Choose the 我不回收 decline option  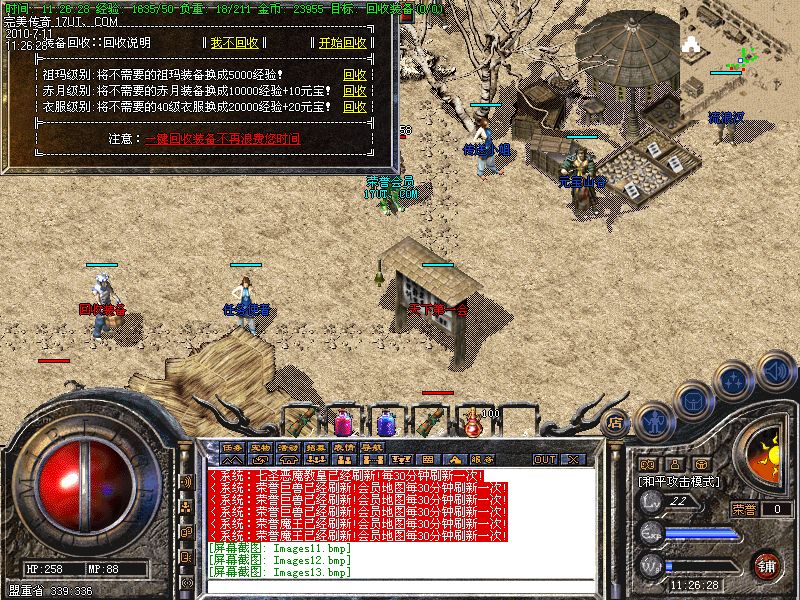[x=234, y=43]
